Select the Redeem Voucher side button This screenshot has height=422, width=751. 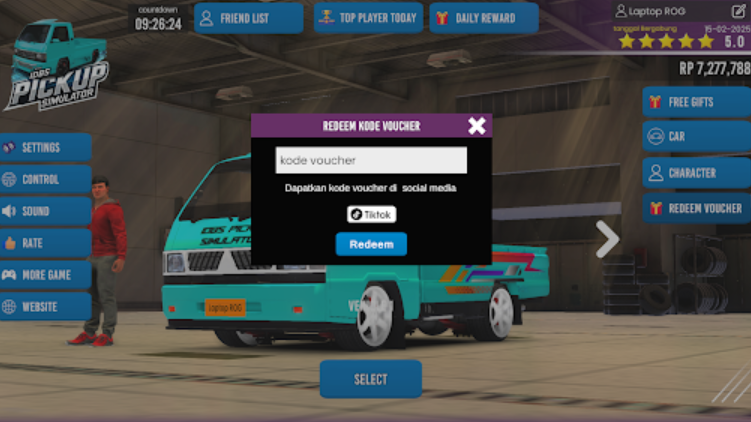click(696, 208)
